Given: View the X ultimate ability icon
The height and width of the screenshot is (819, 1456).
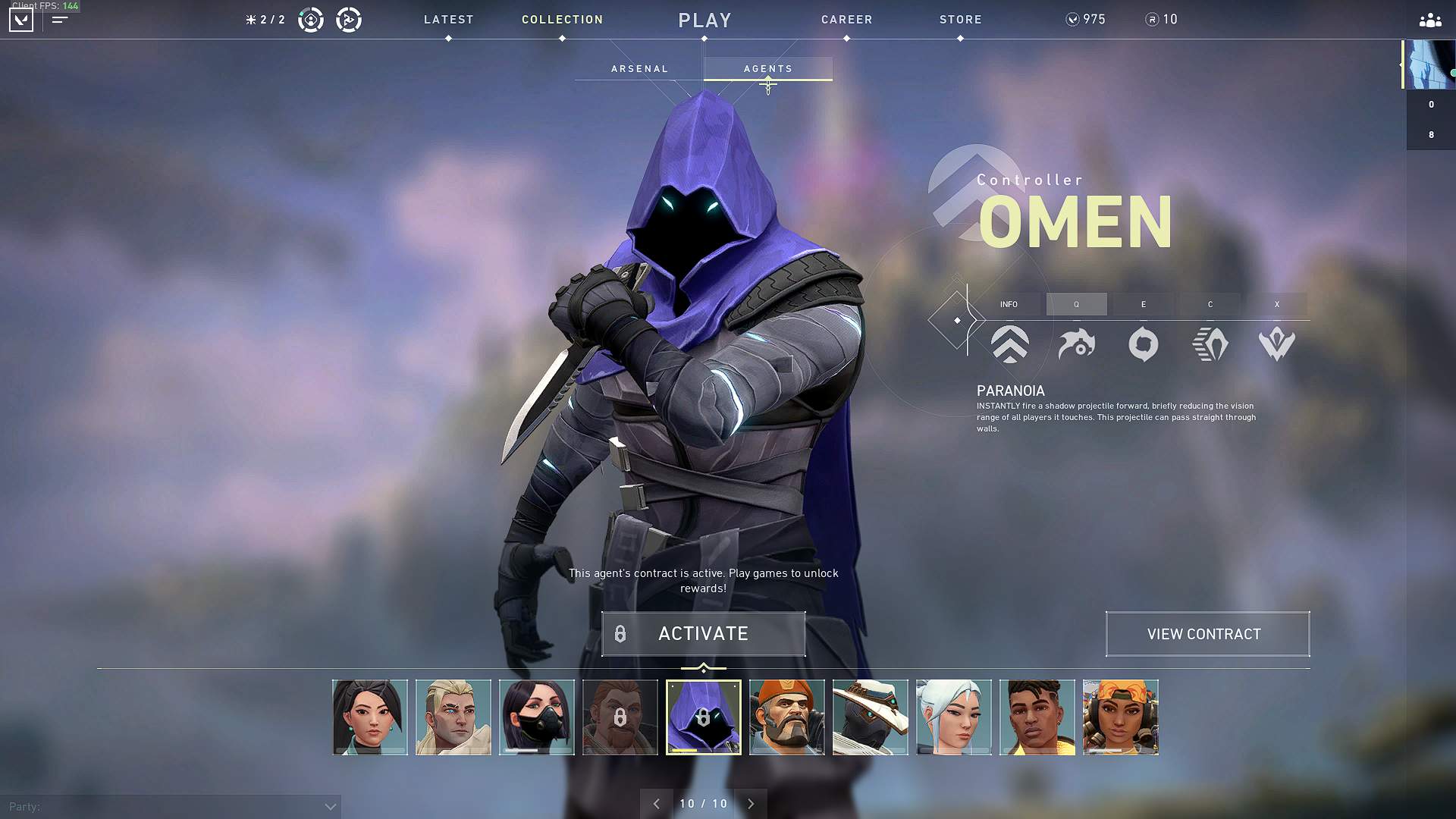Looking at the screenshot, I should pos(1276,344).
